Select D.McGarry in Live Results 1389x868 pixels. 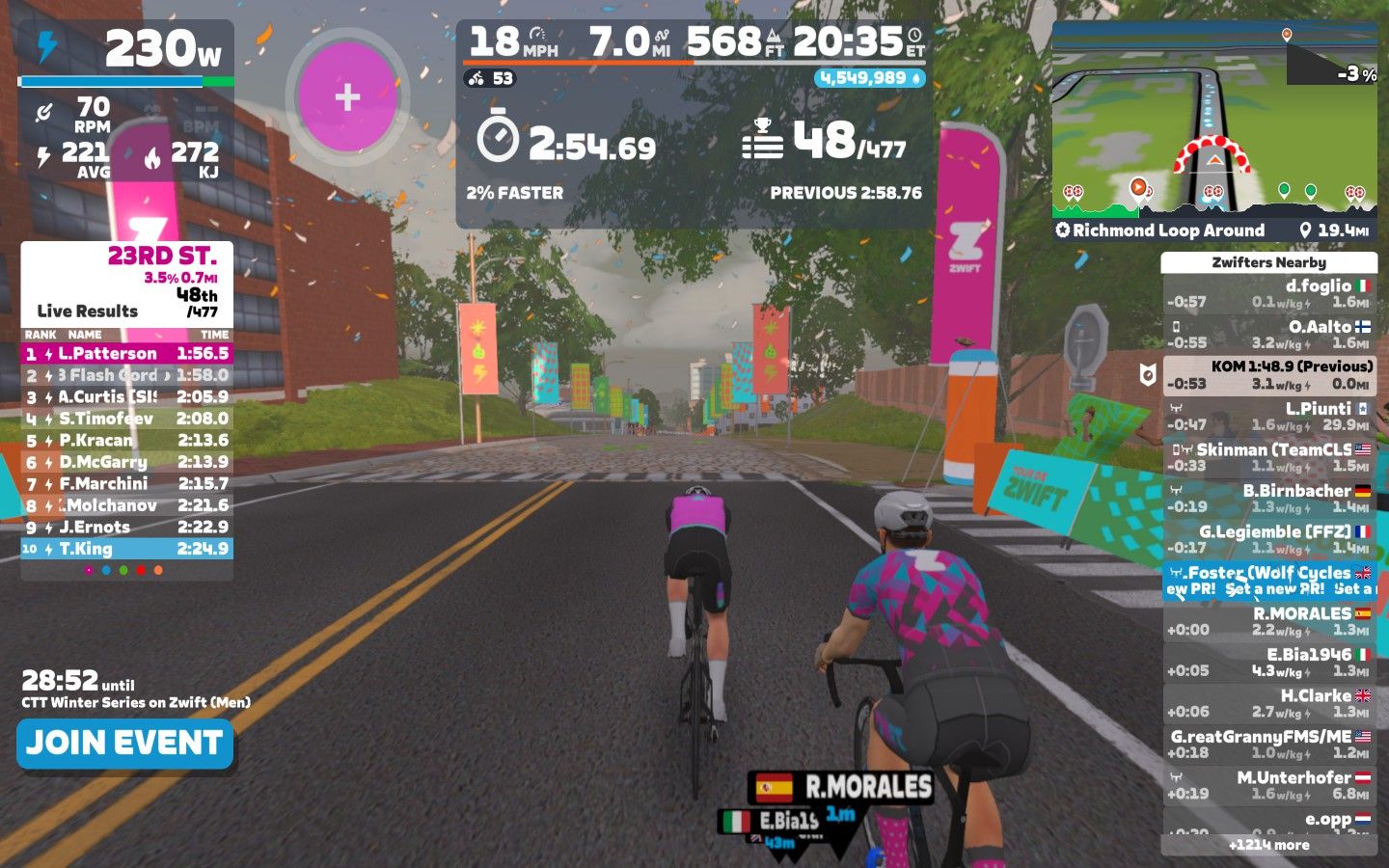126,462
